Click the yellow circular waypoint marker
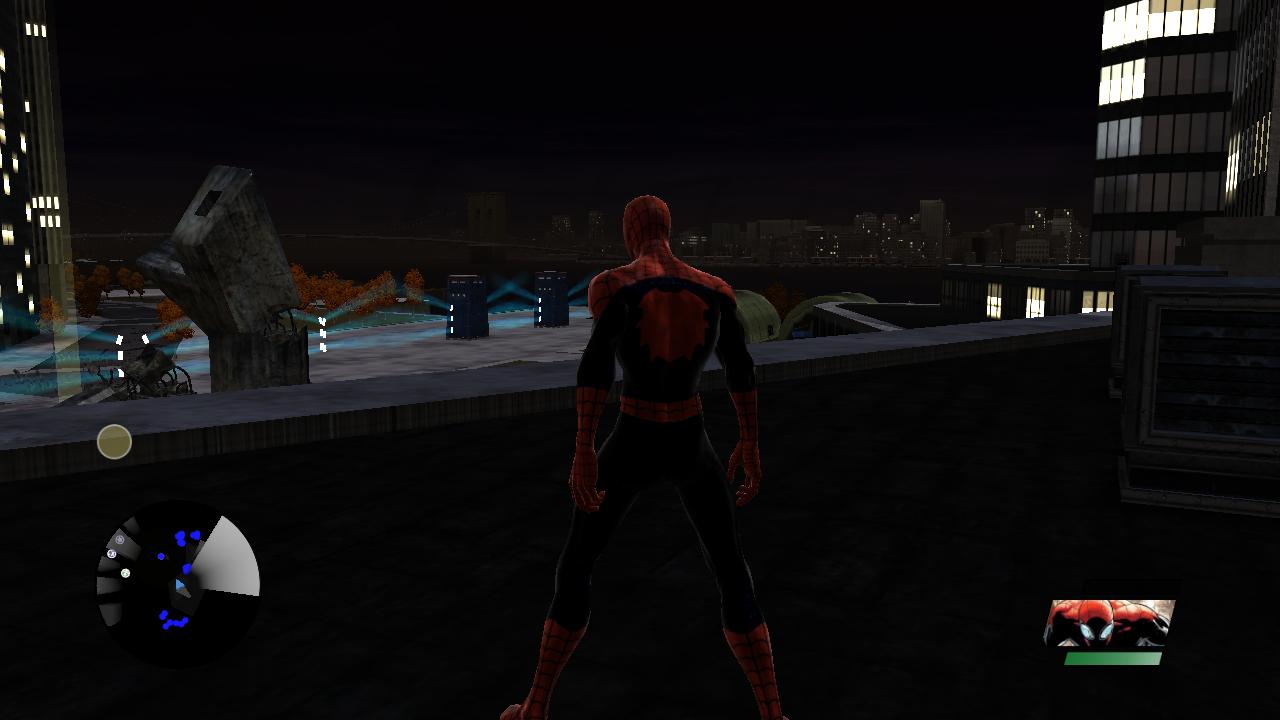 pyautogui.click(x=113, y=442)
